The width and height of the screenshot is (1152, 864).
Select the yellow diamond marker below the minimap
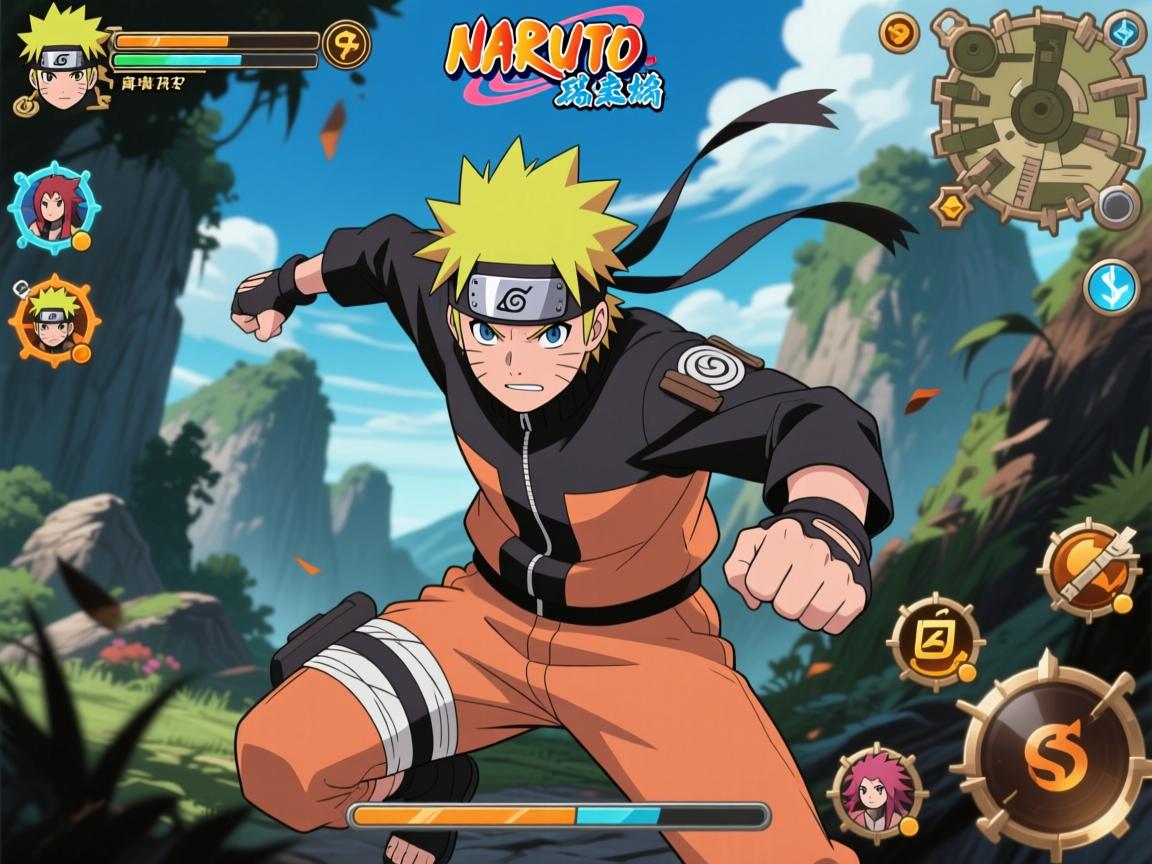(949, 207)
